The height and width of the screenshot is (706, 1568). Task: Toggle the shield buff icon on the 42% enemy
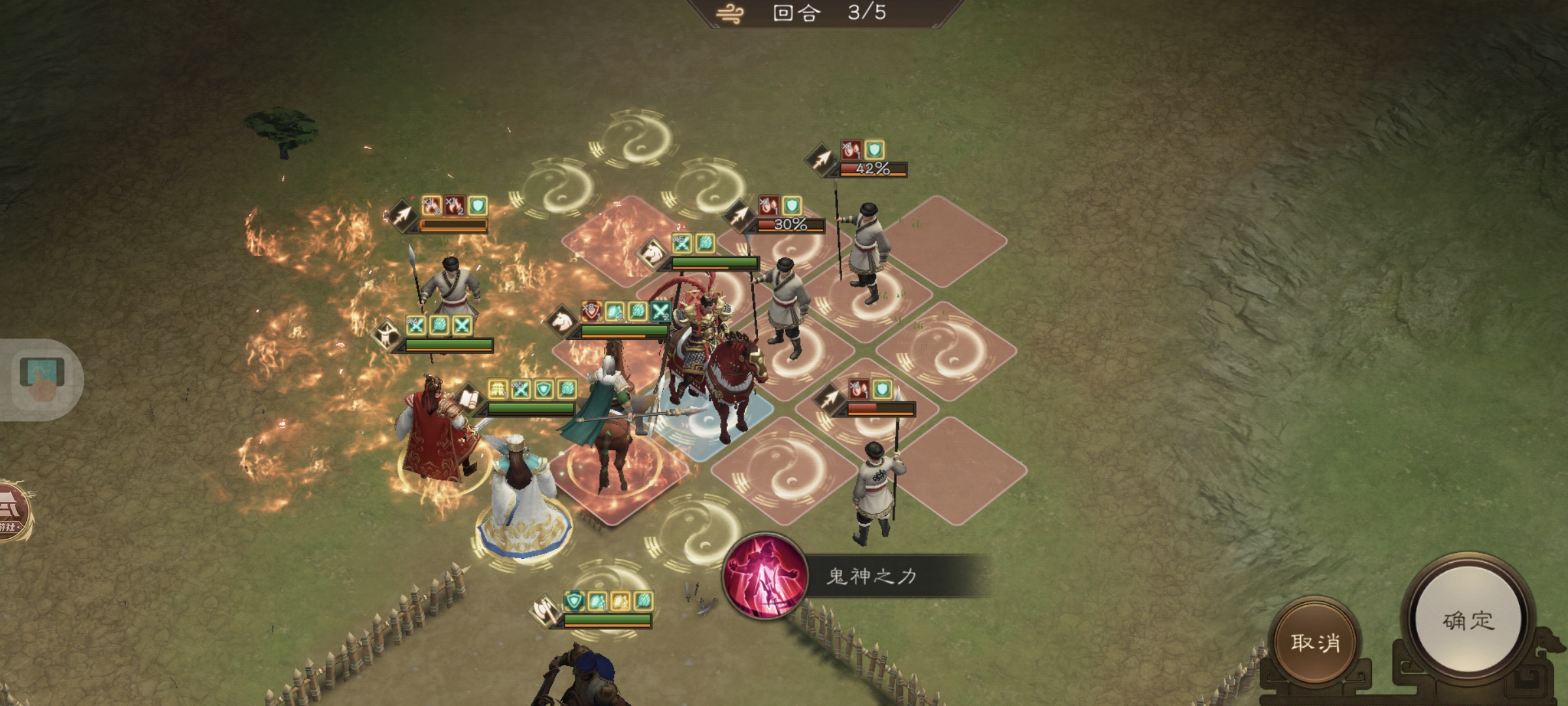(x=874, y=150)
